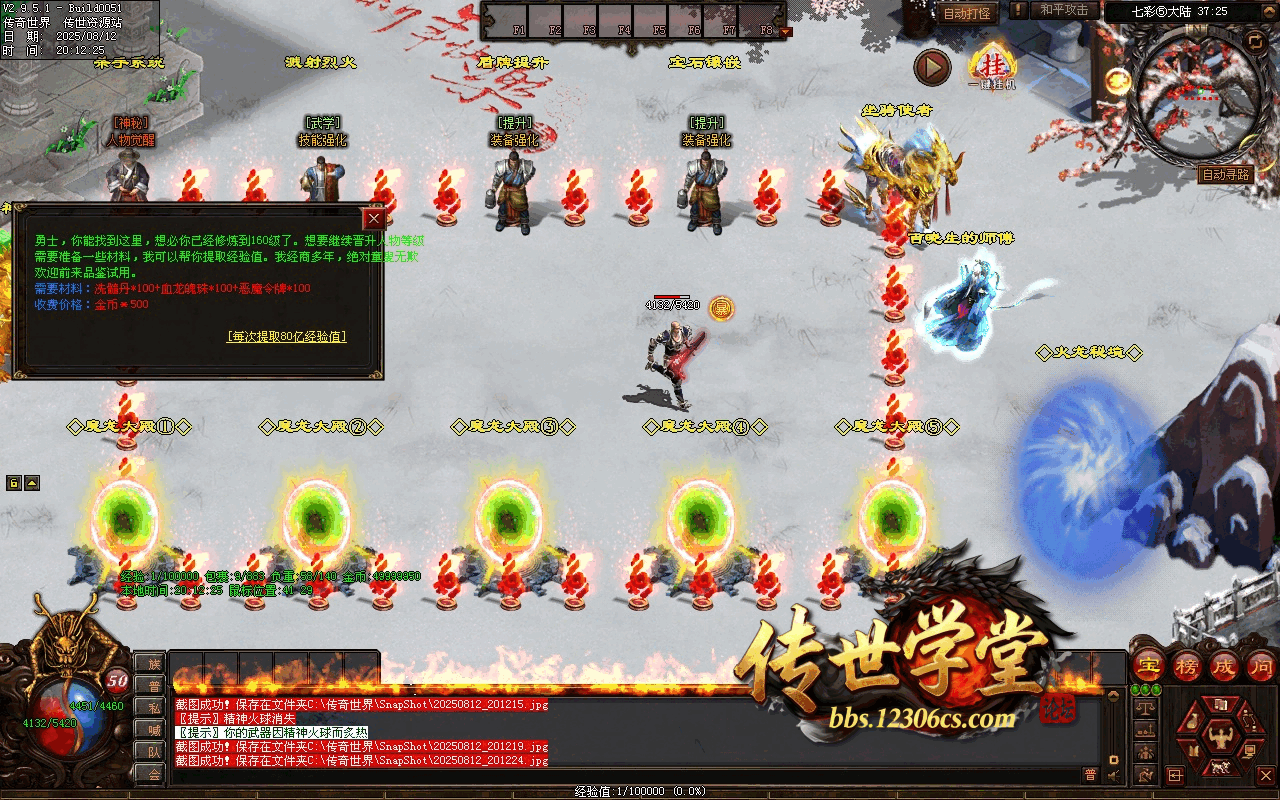
Task: Click the round play arrow button
Action: (932, 67)
